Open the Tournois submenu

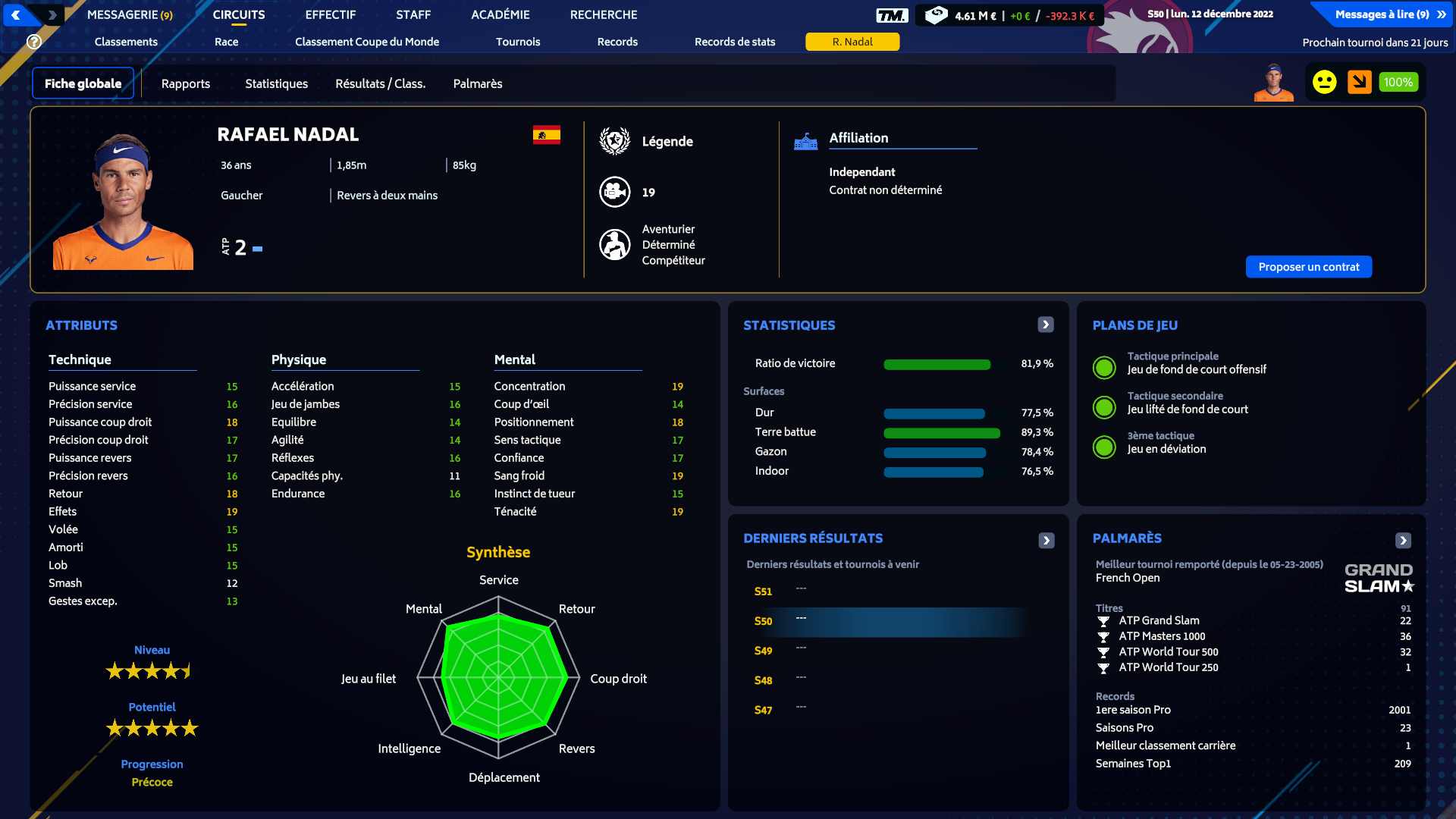point(518,42)
